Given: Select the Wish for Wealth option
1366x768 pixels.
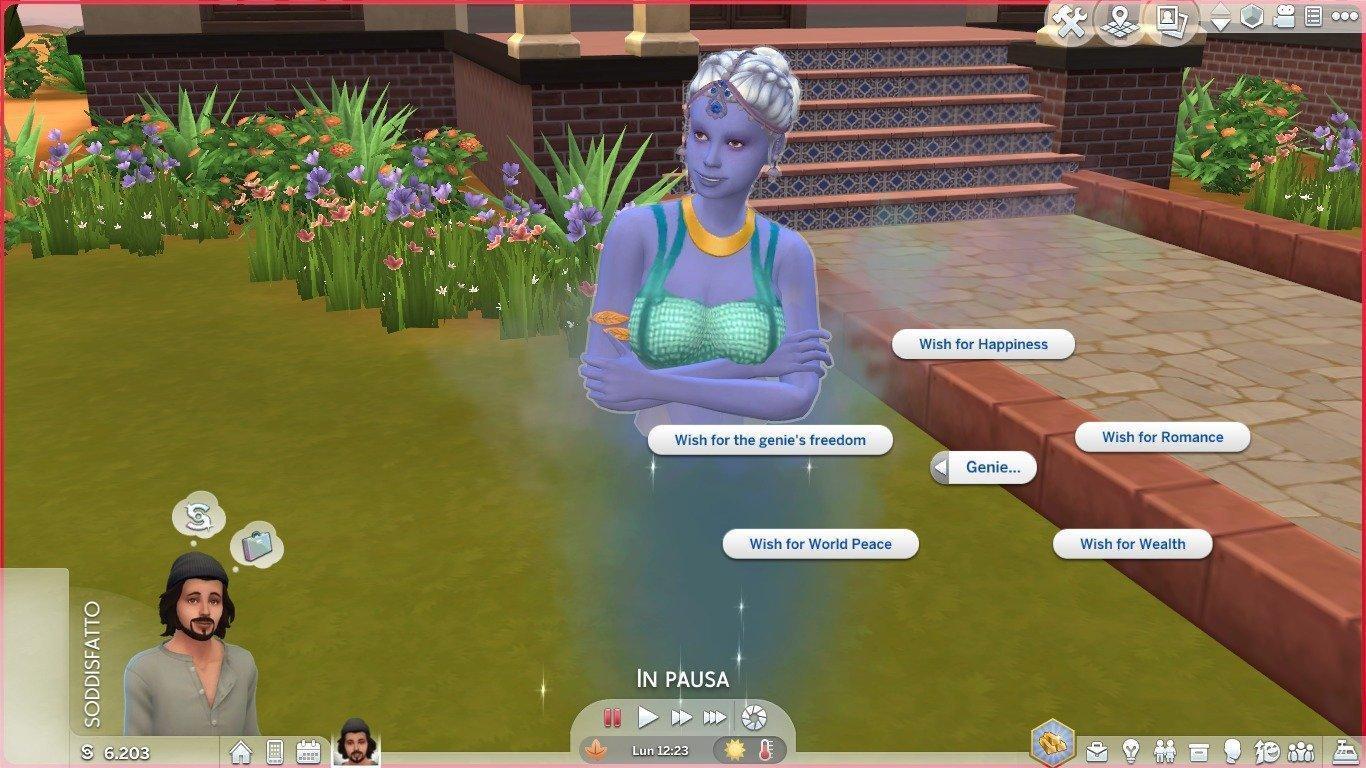Looking at the screenshot, I should pos(1132,544).
